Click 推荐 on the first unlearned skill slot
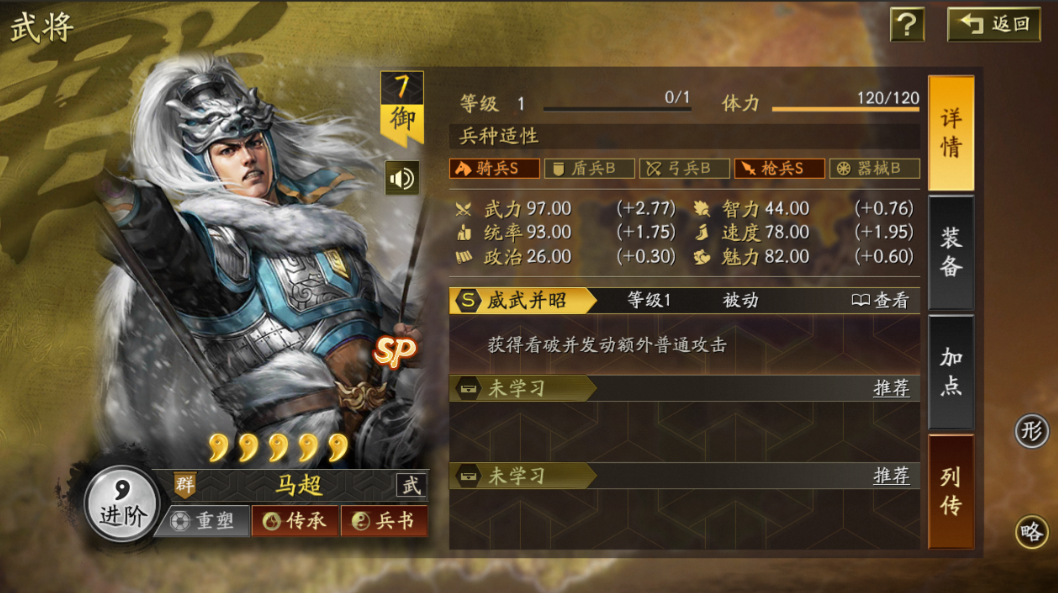The height and width of the screenshot is (593, 1058). pyautogui.click(x=891, y=388)
